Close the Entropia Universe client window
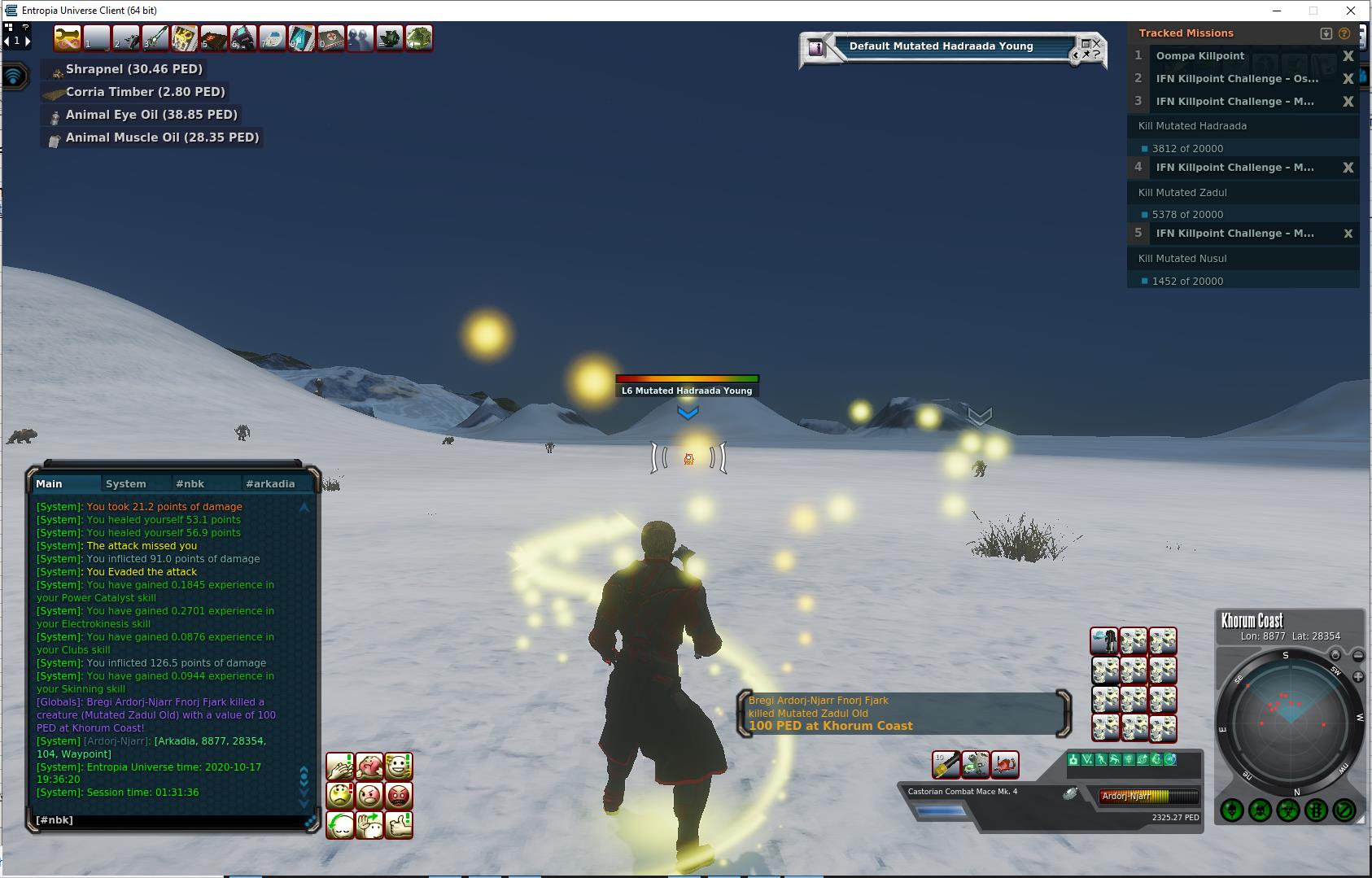 coord(1352,11)
